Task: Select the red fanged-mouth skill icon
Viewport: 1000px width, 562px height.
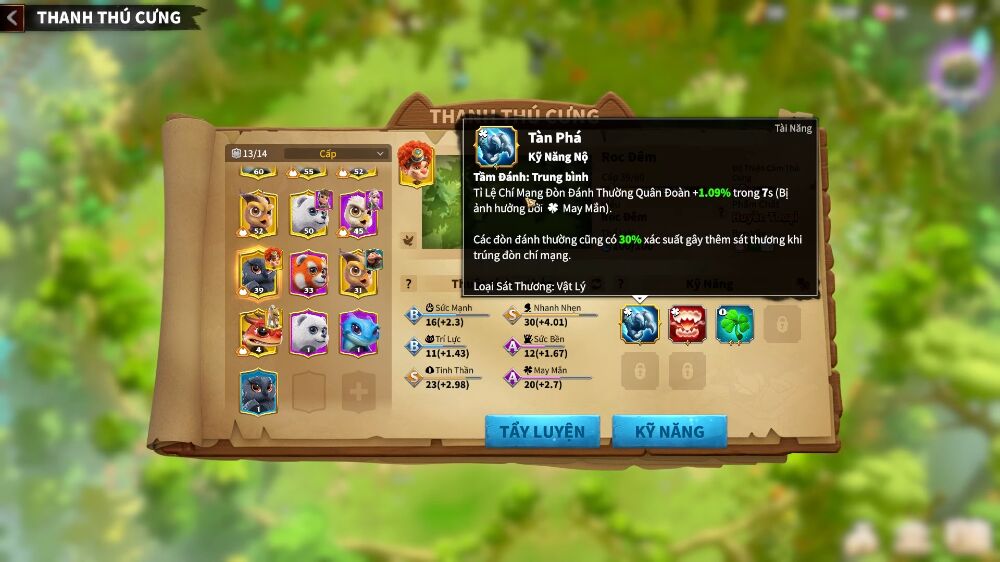Action: pyautogui.click(x=687, y=324)
